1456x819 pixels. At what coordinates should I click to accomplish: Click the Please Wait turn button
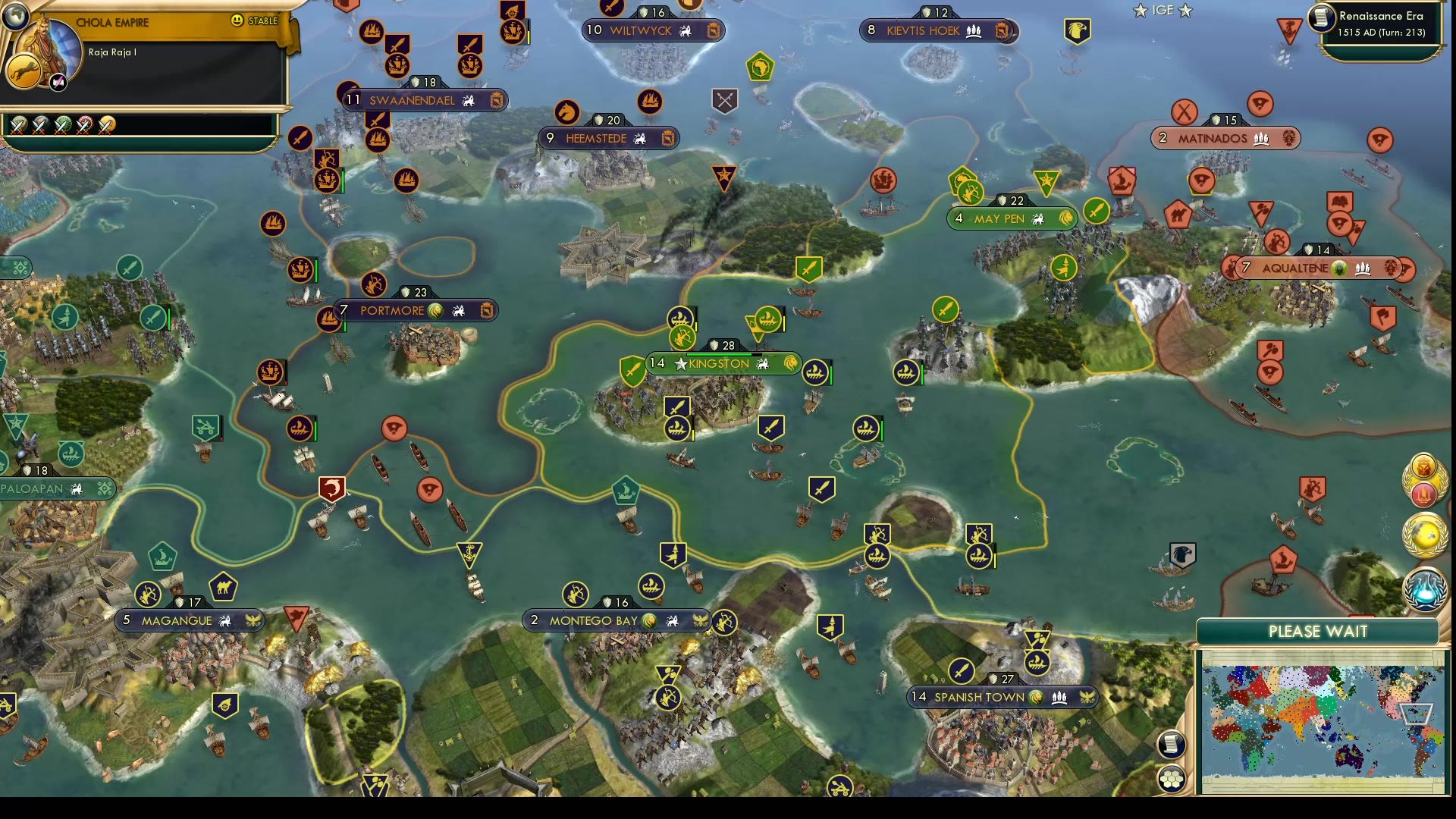pyautogui.click(x=1317, y=632)
